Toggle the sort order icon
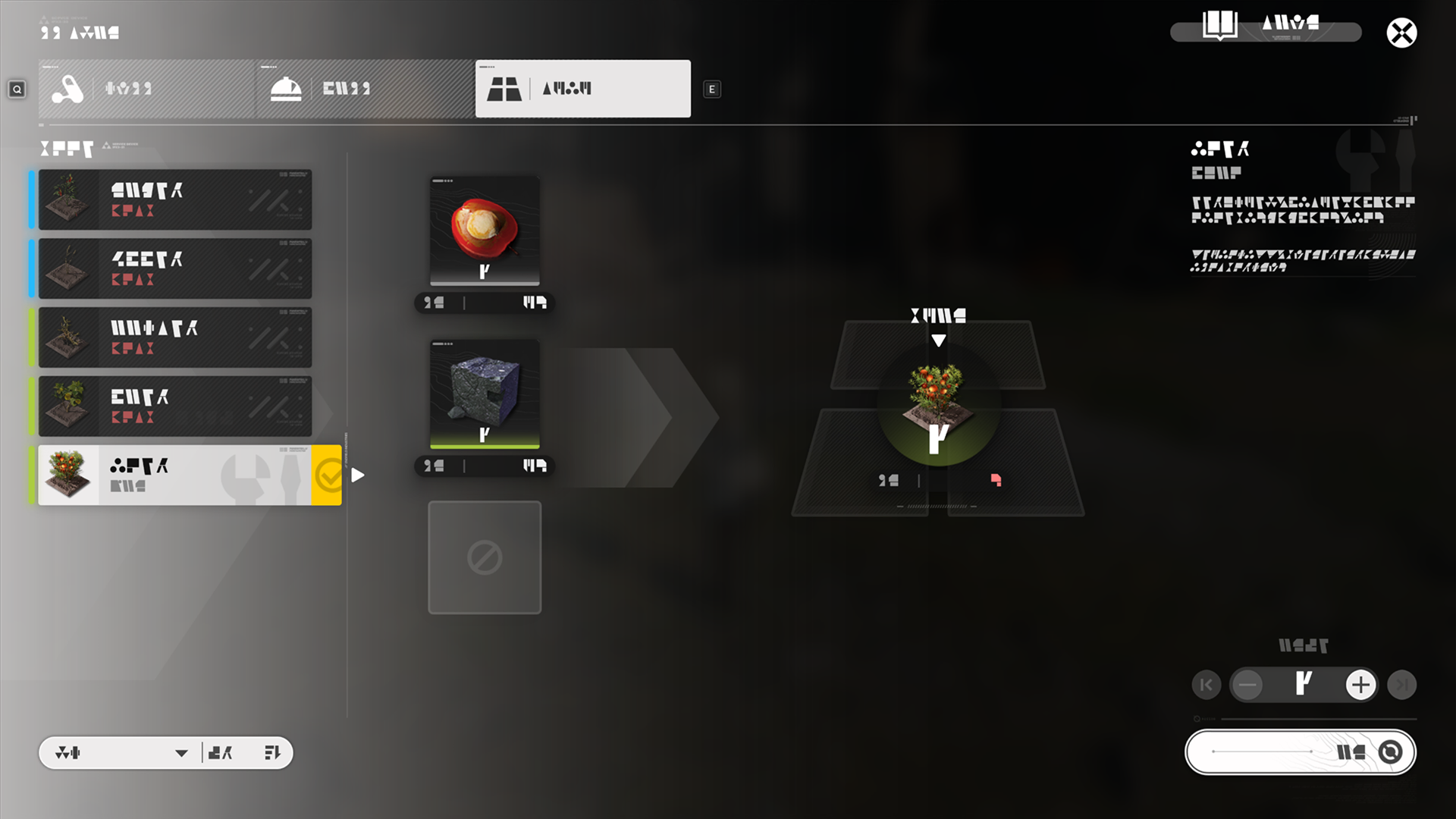Viewport: 1456px width, 819px height. coord(272,753)
